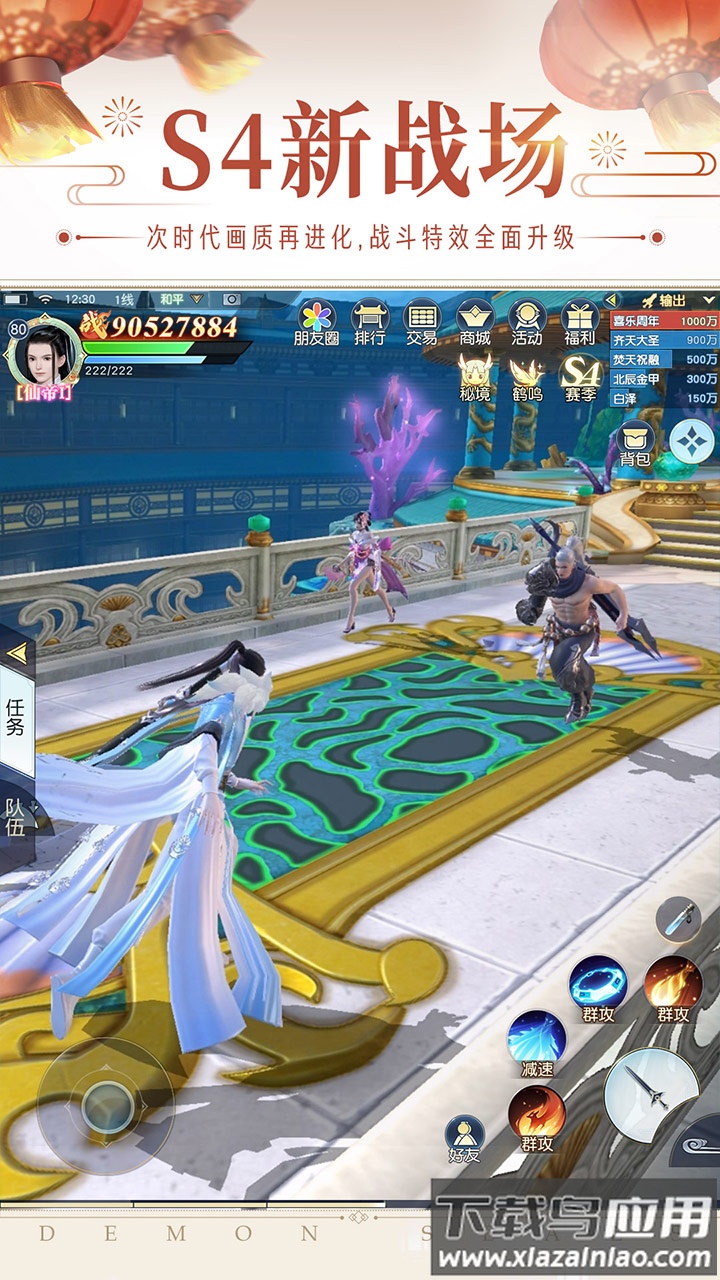The image size is (720, 1280).
Task: Open the S4 赛季 season menu
Action: click(580, 377)
